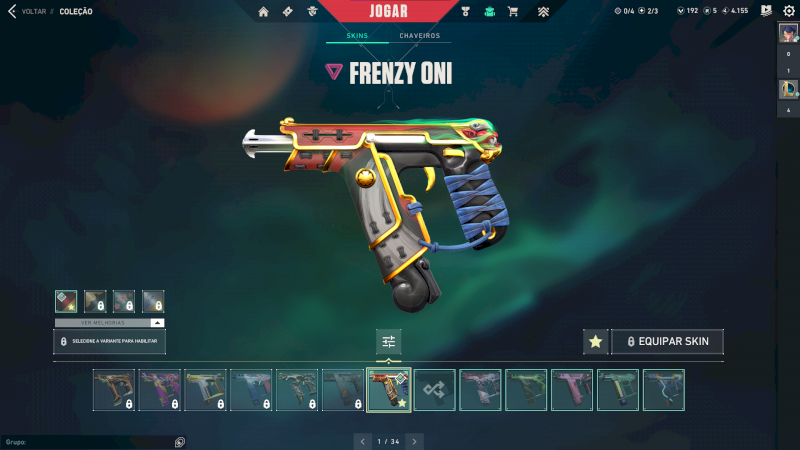This screenshot has height=450, width=800.
Task: Select the highlighted Frenzy Oni skin thumbnail
Action: 389,390
